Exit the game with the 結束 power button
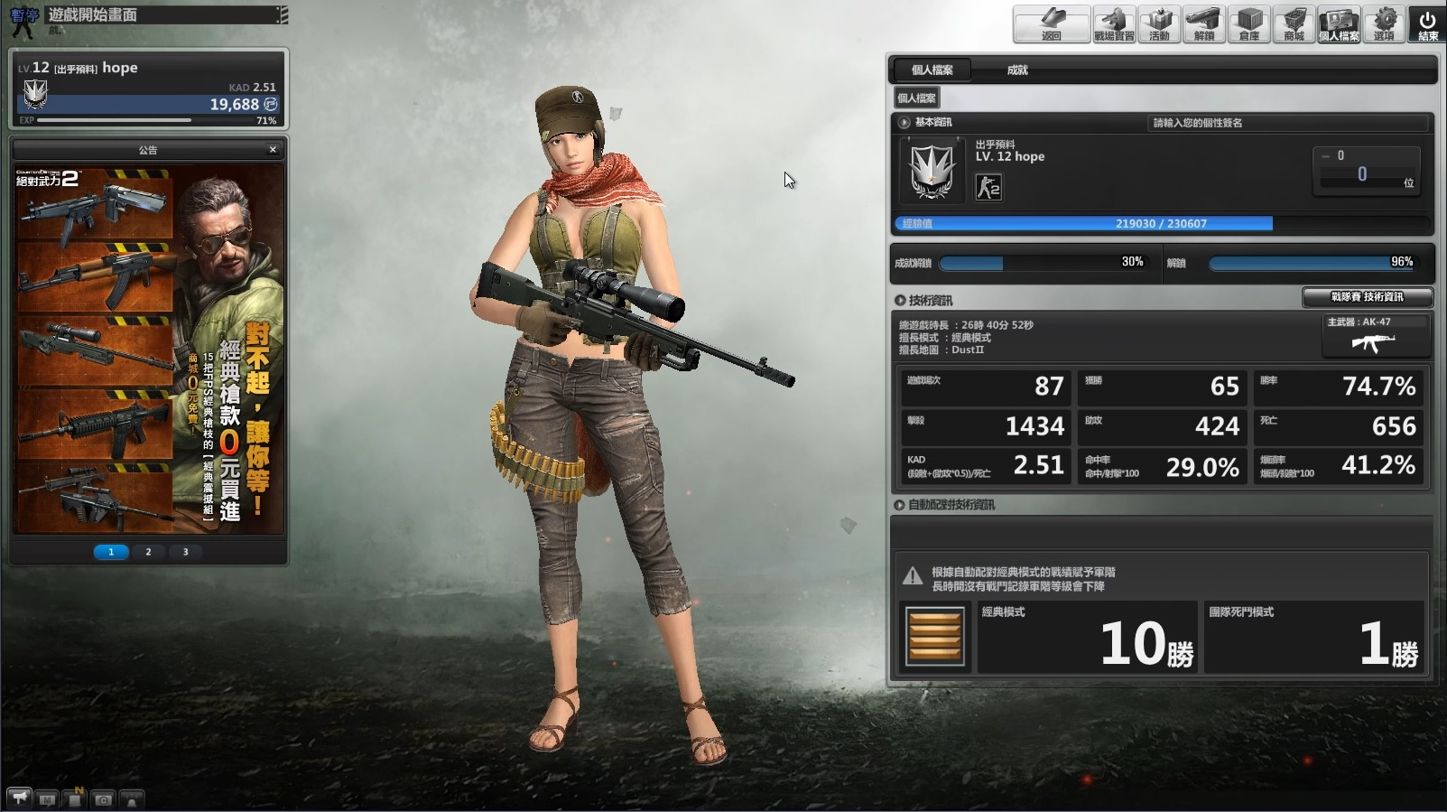The width and height of the screenshot is (1447, 812). coord(1427,24)
